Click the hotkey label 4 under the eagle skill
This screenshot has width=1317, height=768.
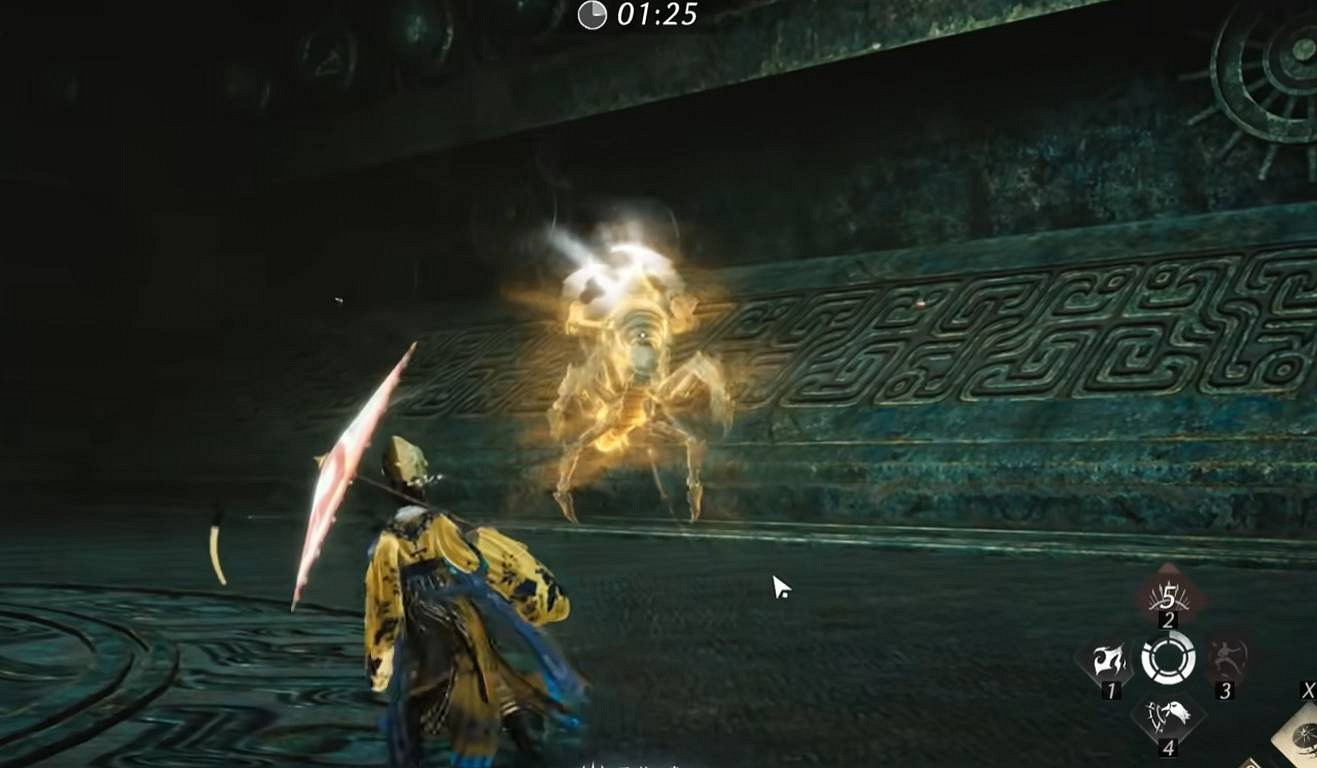click(1169, 747)
